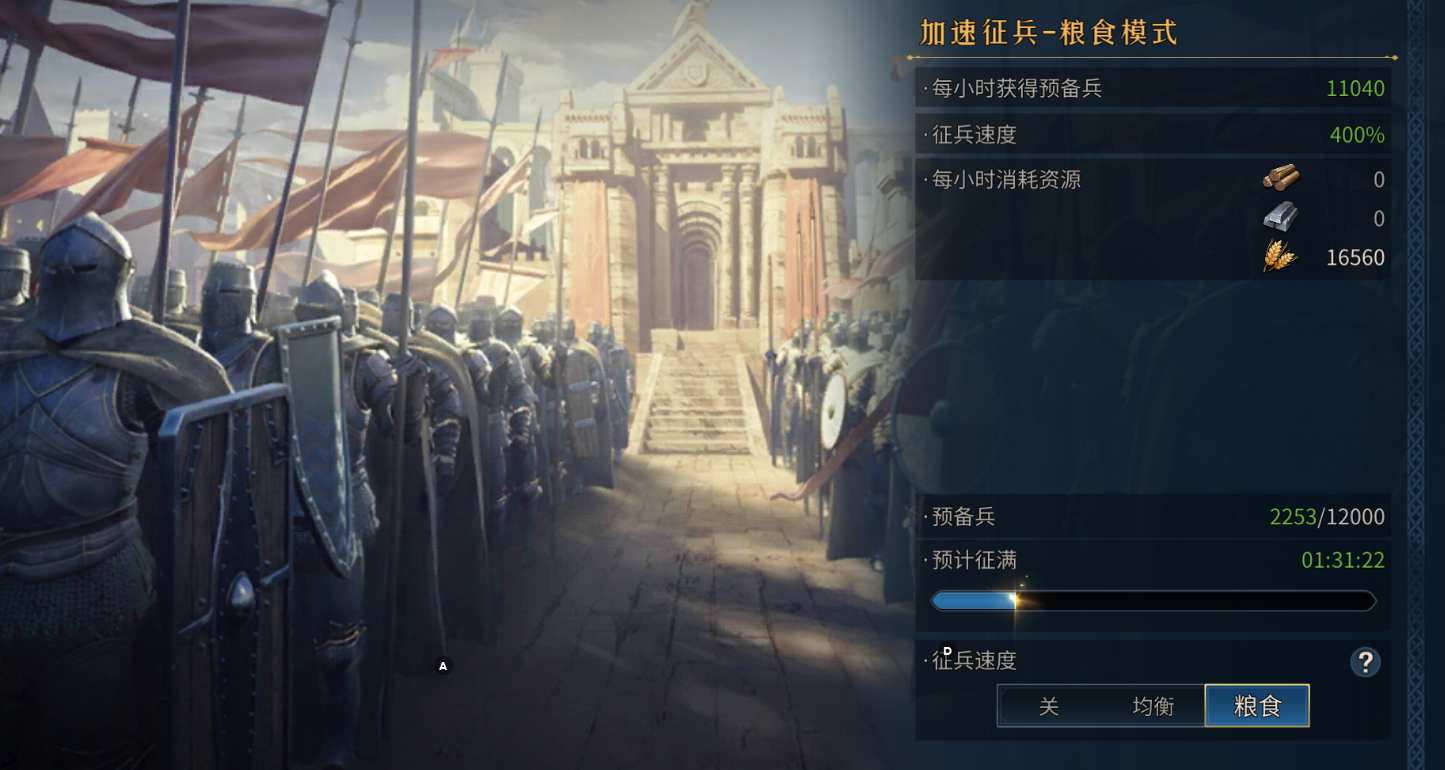Click the iron icon showing 0 consumption
Screen dimensions: 1445x770
(x=1283, y=218)
